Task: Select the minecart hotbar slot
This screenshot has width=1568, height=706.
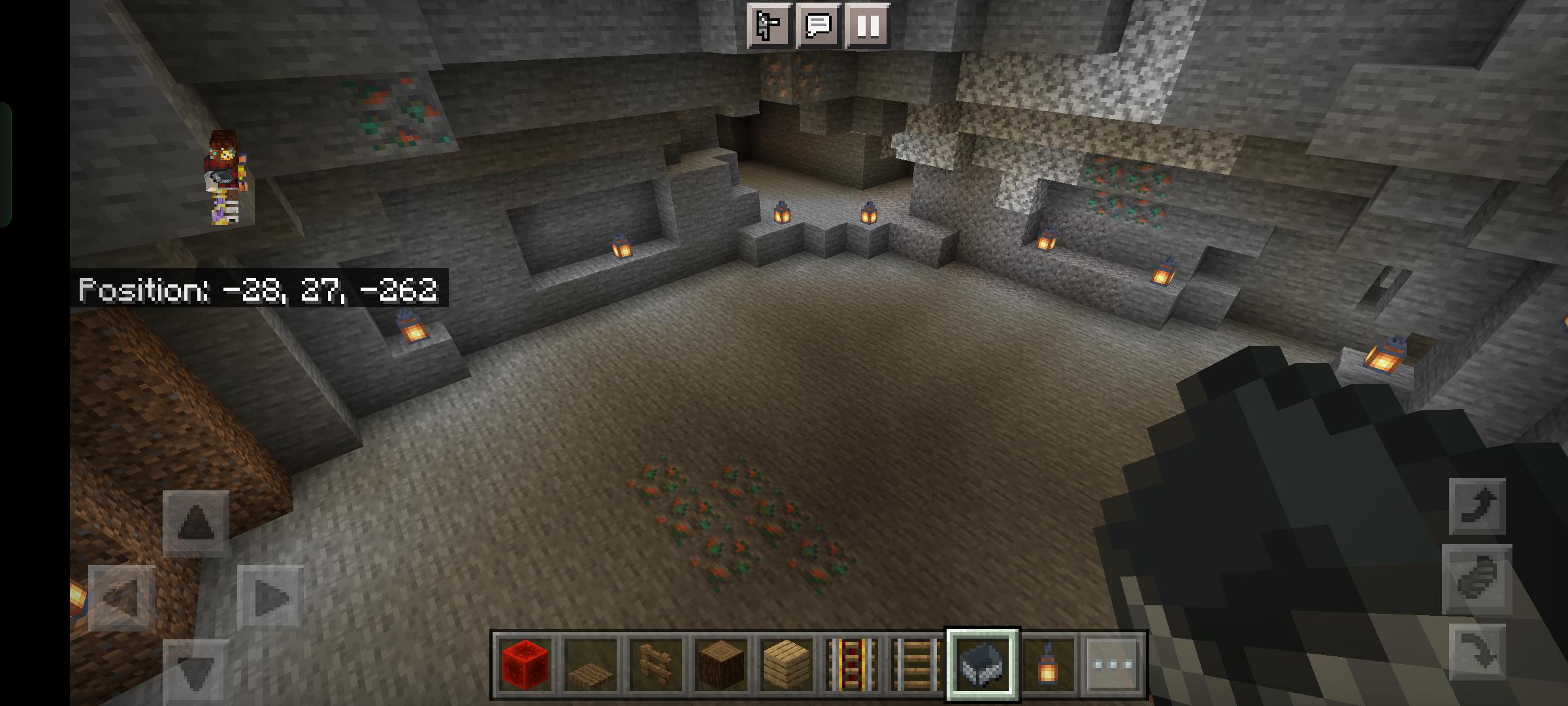Action: point(983,665)
